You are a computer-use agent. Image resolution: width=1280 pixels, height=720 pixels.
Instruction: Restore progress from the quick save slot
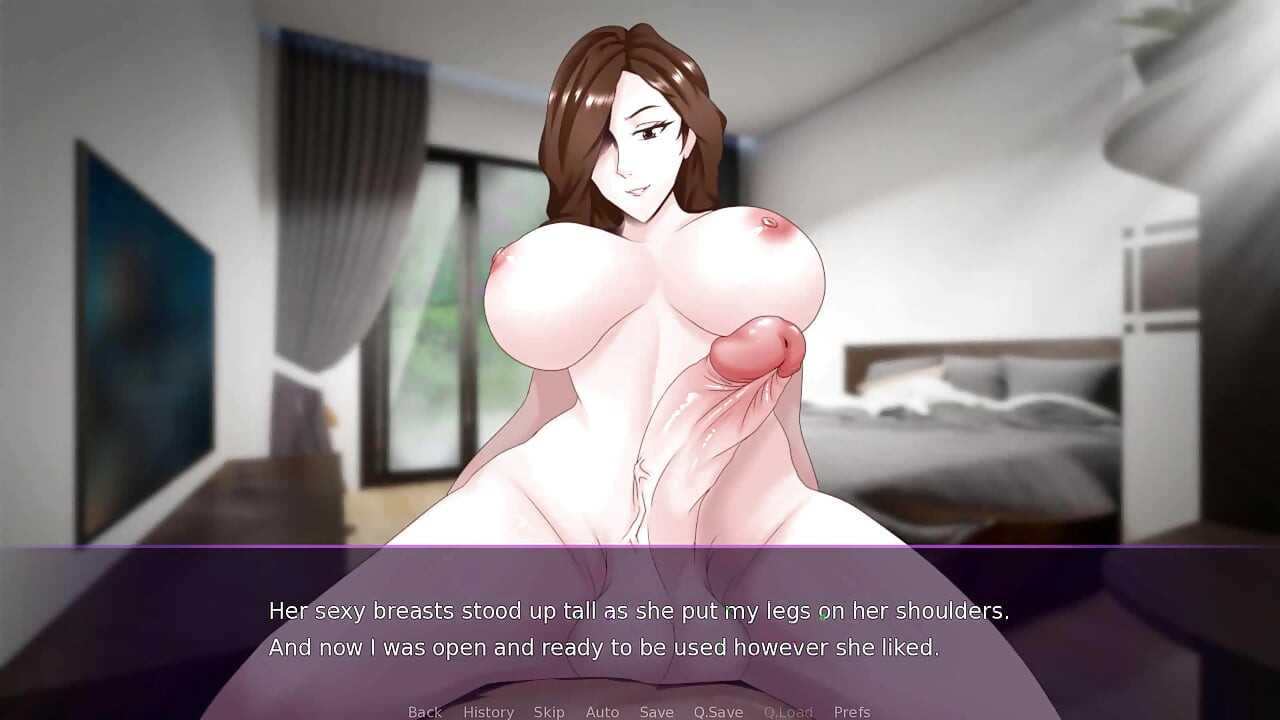tap(788, 711)
